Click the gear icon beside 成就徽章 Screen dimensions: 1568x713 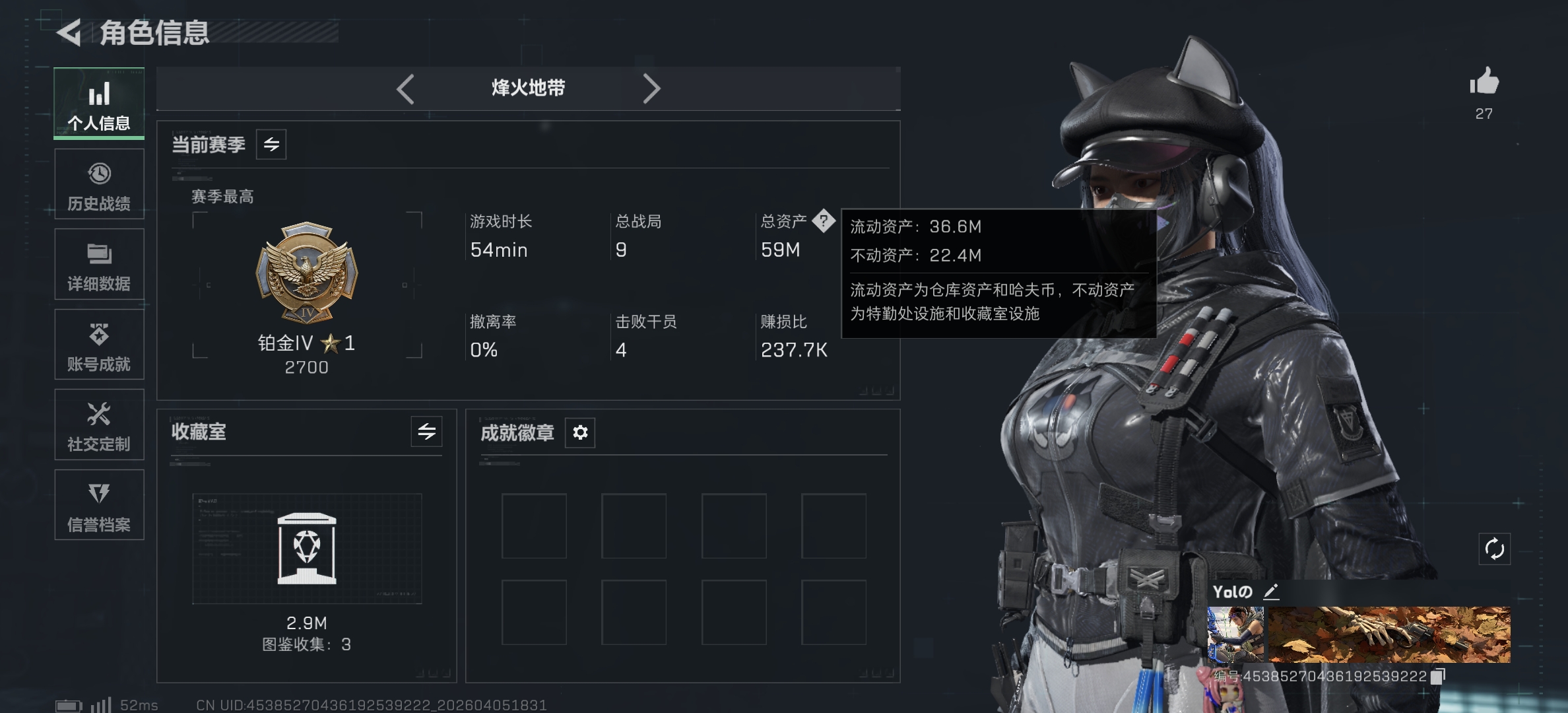pyautogui.click(x=580, y=432)
